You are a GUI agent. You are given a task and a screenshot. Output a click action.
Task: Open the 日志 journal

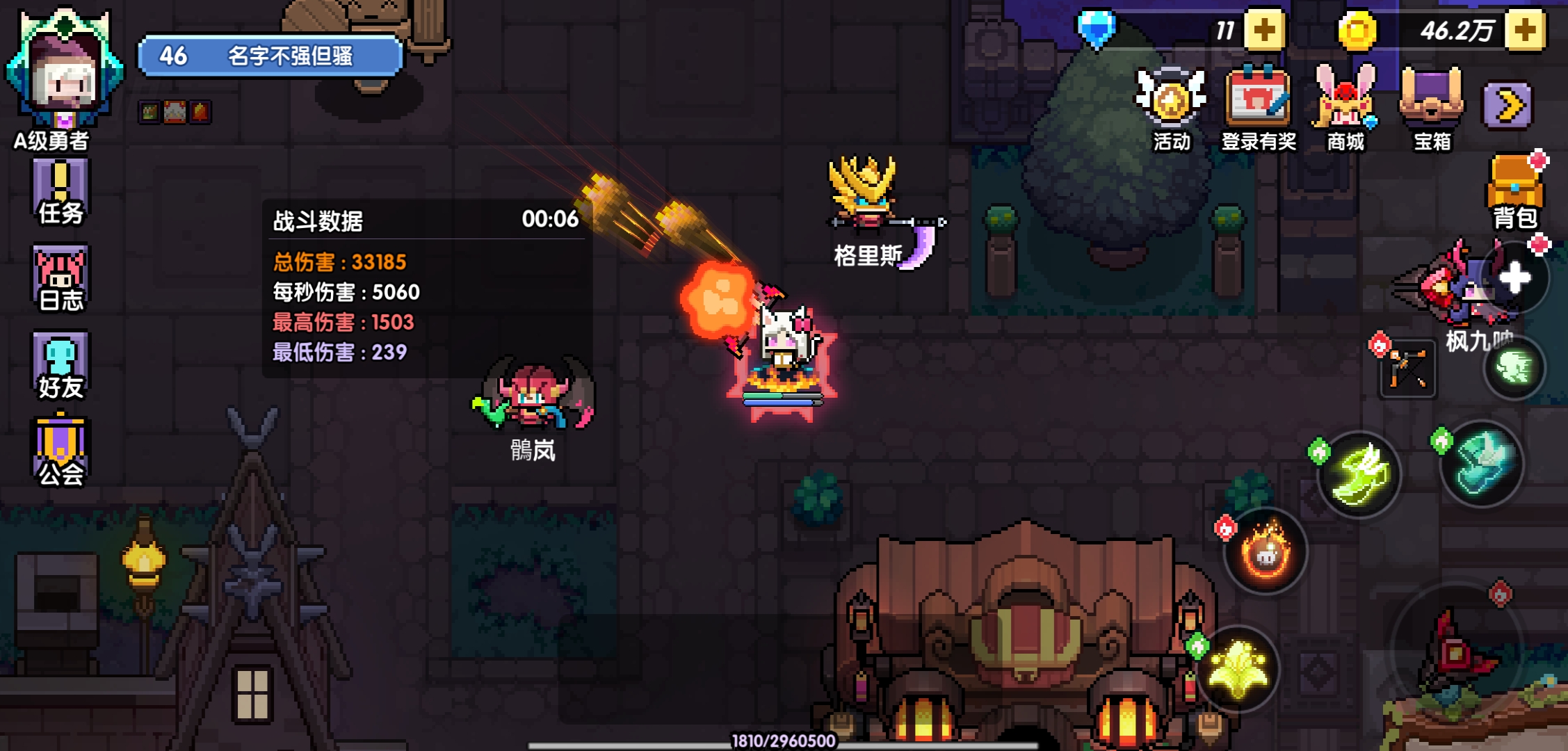pyautogui.click(x=60, y=278)
